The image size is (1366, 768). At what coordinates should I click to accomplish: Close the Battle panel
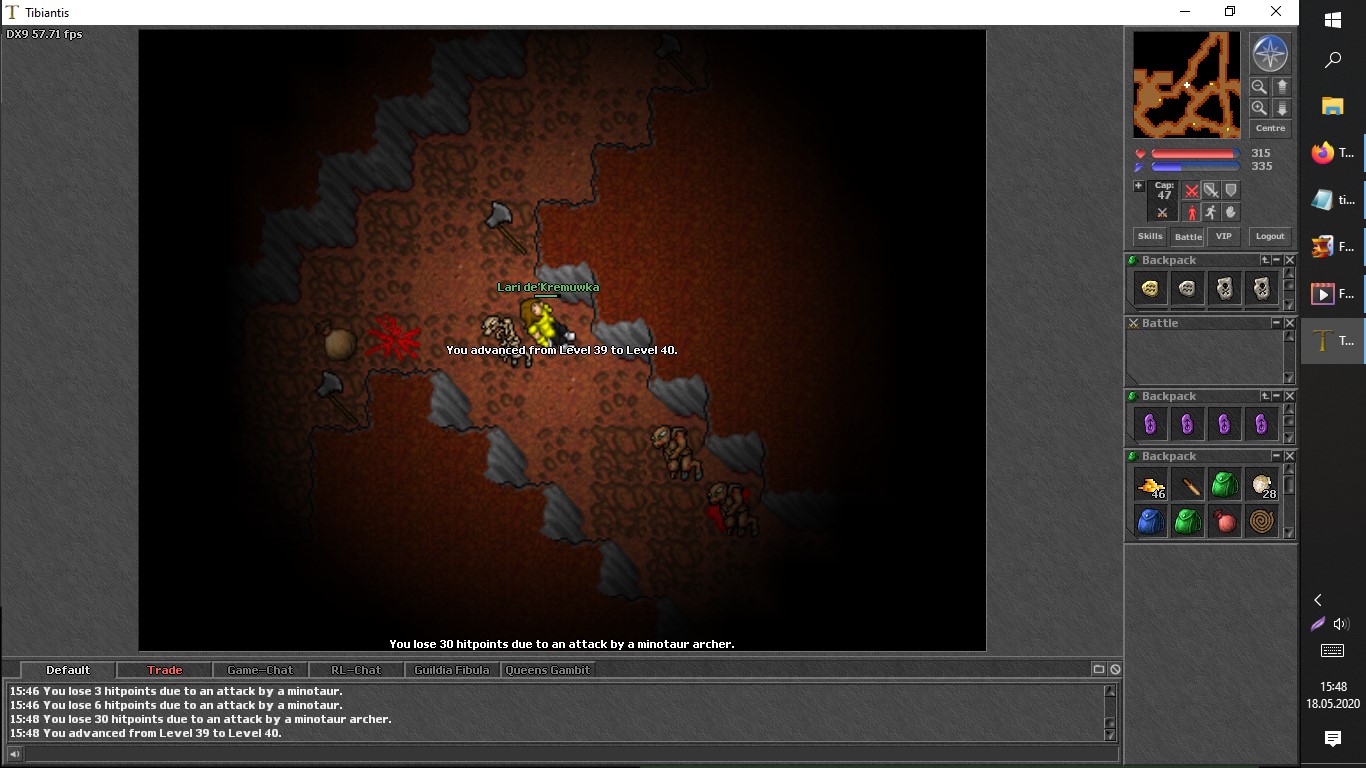point(1290,323)
